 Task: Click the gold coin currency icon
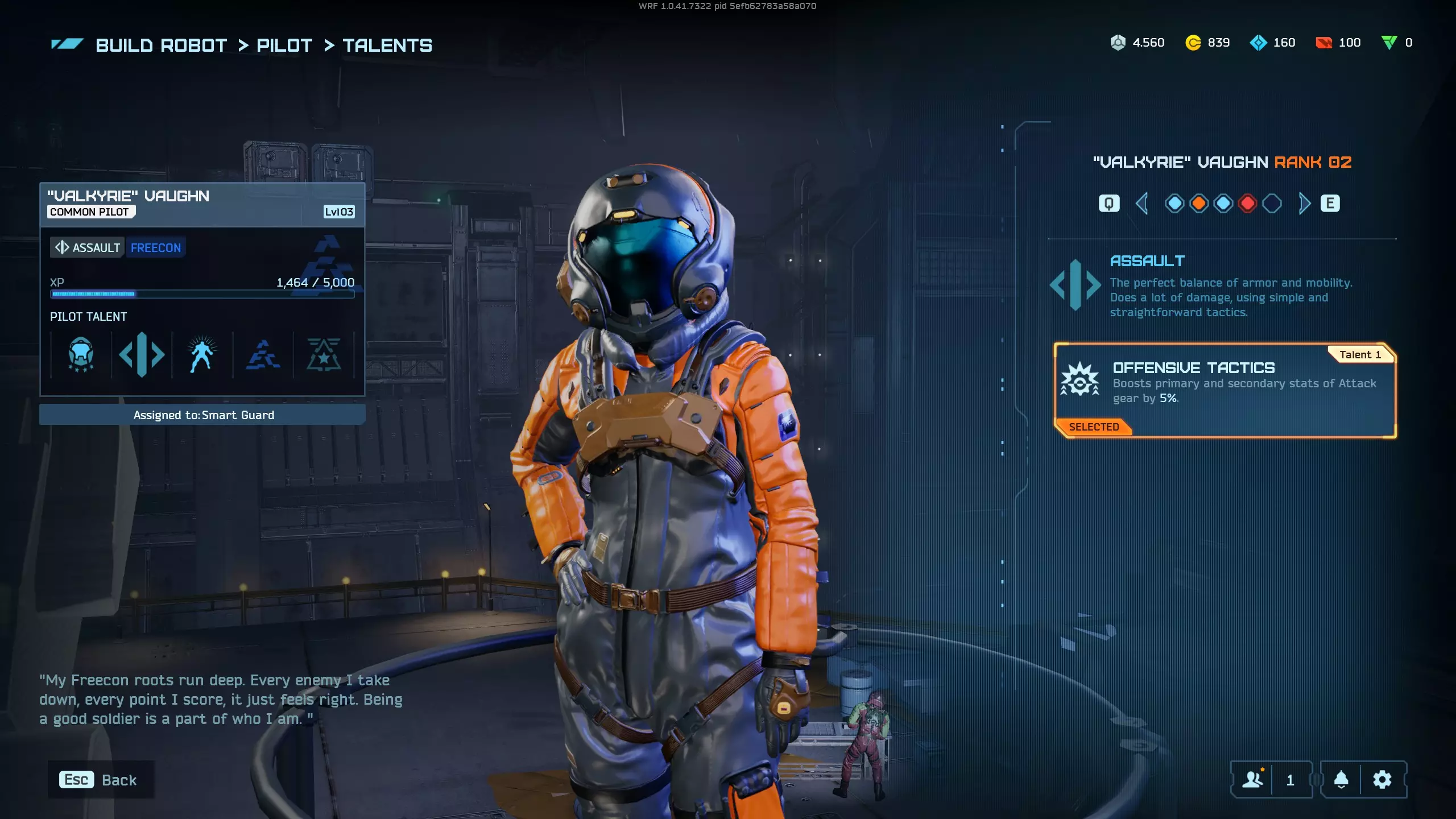tap(1193, 43)
